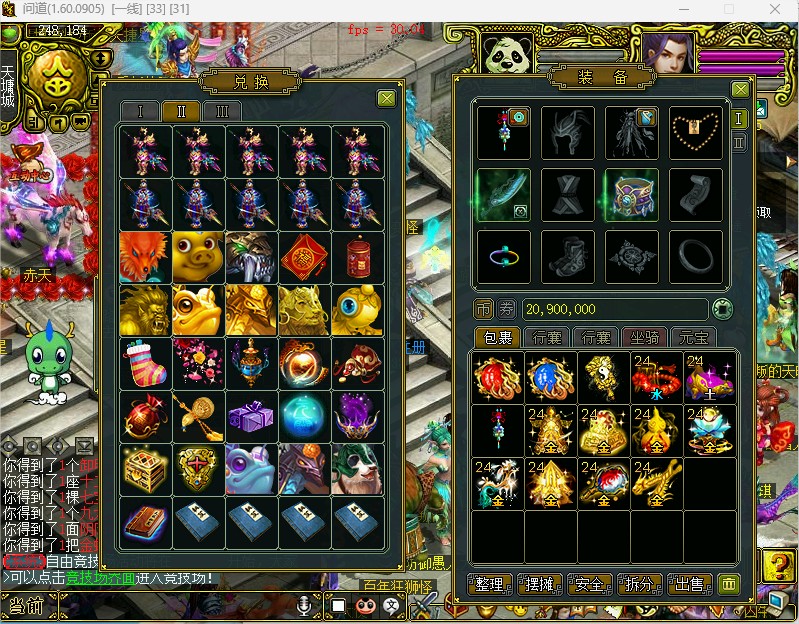Image resolution: width=799 pixels, height=624 pixels.
Task: Switch to exchange tab I
Action: (x=140, y=111)
